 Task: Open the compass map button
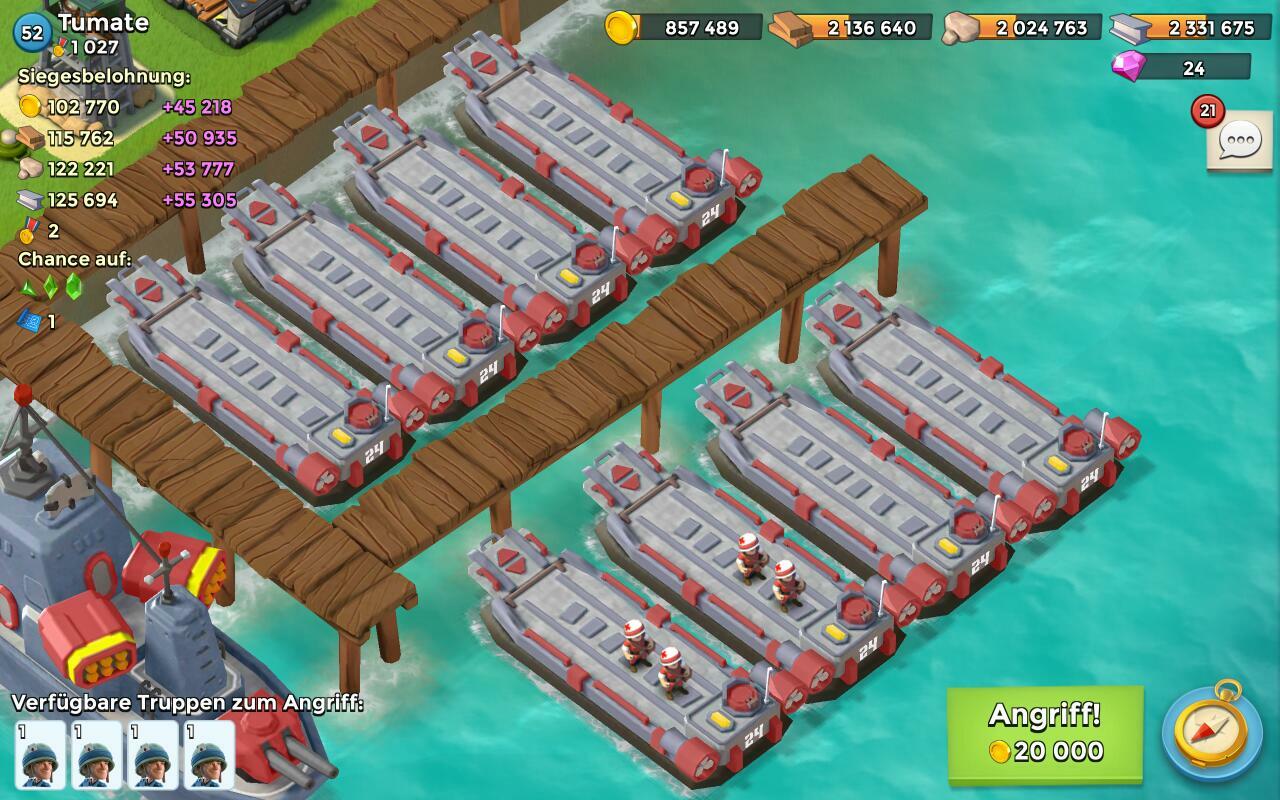(x=1211, y=733)
